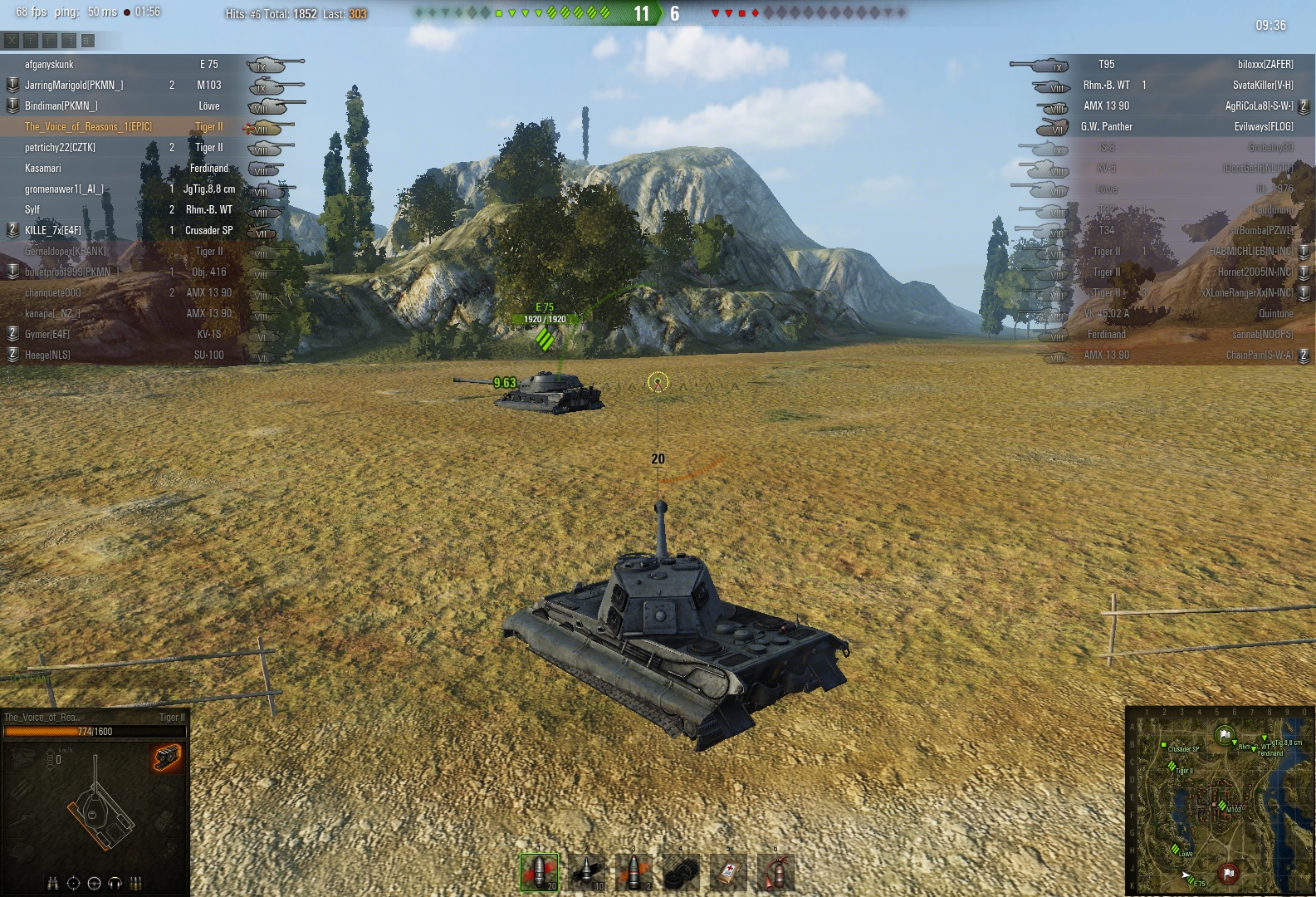Select Kasamari's Ferdinand row in team list
Viewport: 1316px width, 897px height.
click(x=125, y=169)
